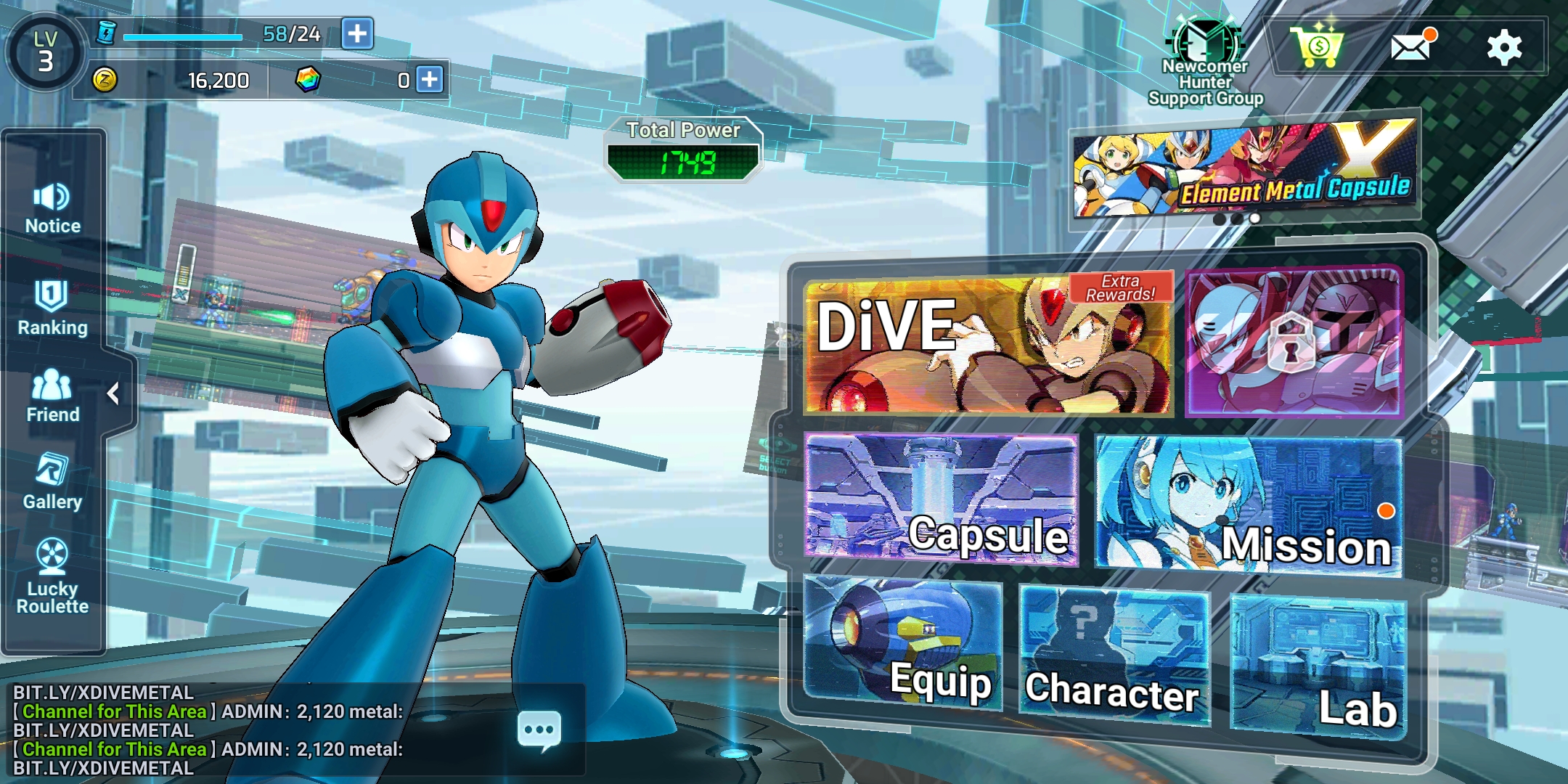
Task: Open the DiVE stage mode
Action: (987, 345)
